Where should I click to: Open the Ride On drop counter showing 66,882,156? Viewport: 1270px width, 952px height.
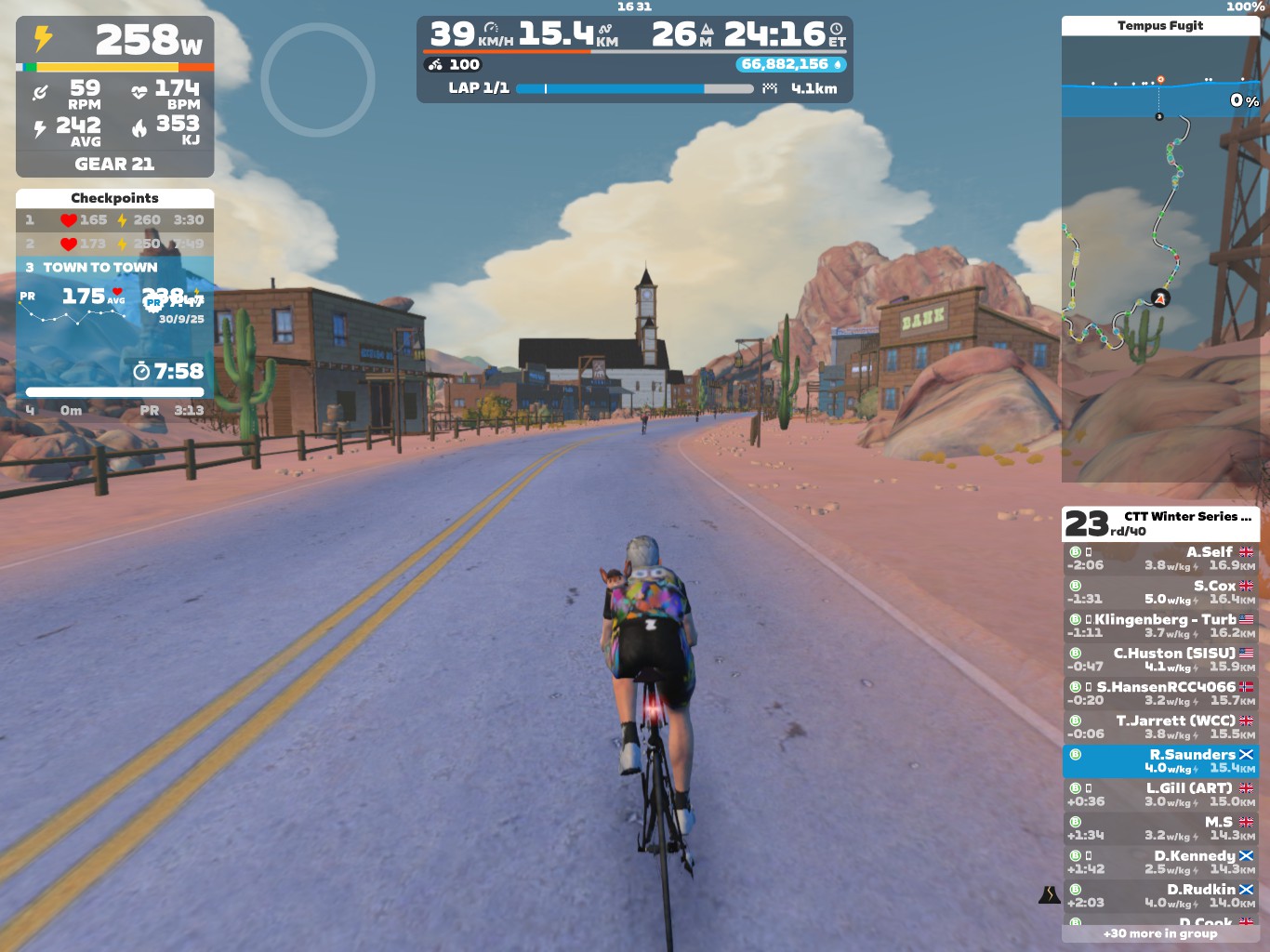(x=789, y=65)
